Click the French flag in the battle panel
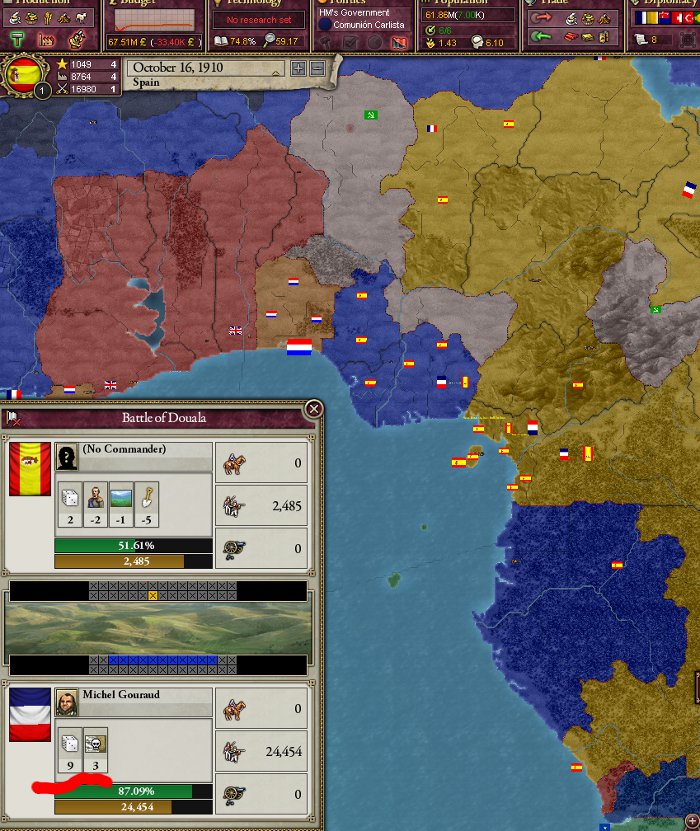Viewport: 700px width, 831px height. click(29, 715)
